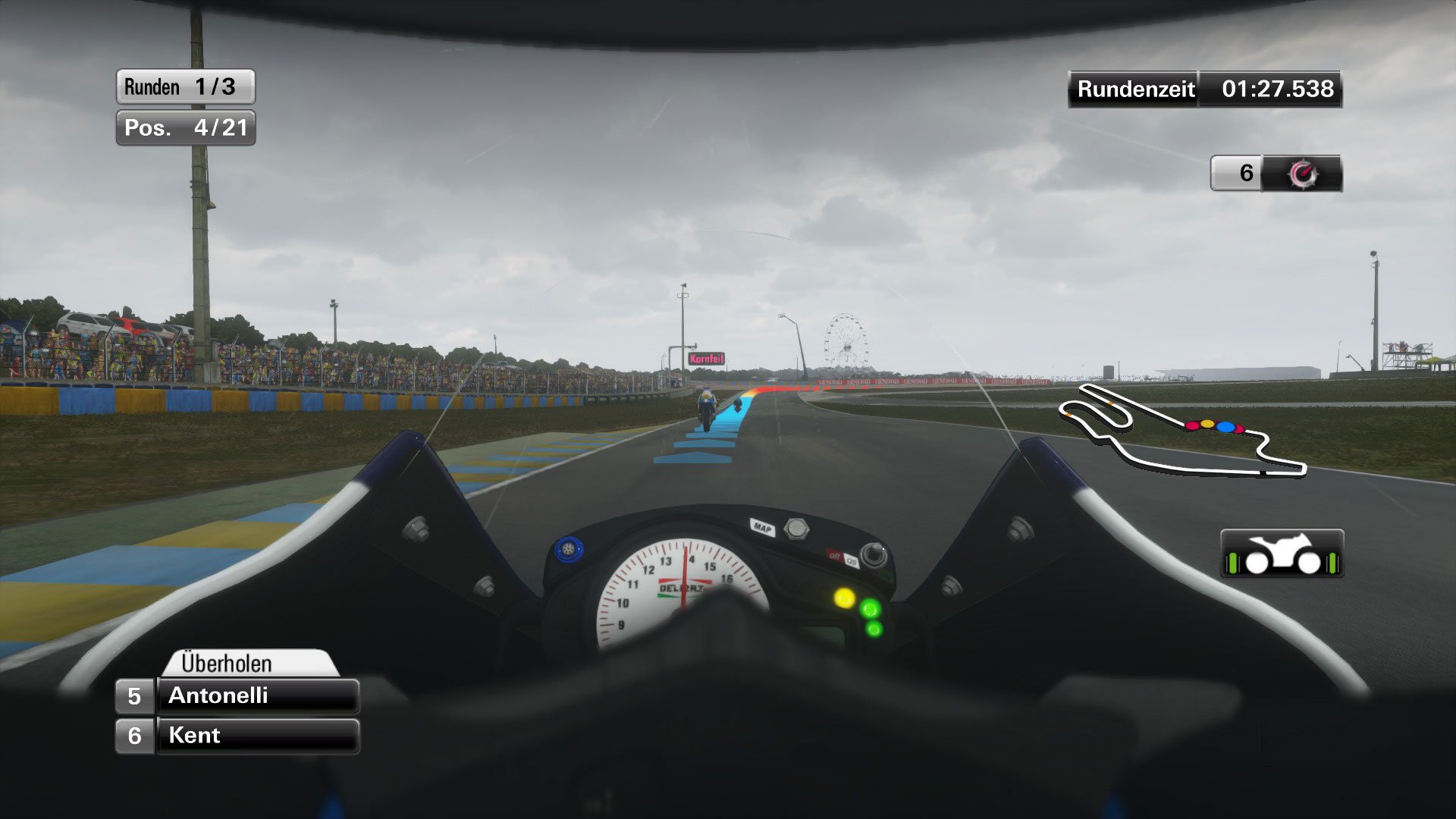Click the left green tyre wear bar
This screenshot has height=819, width=1456.
coord(1233,563)
